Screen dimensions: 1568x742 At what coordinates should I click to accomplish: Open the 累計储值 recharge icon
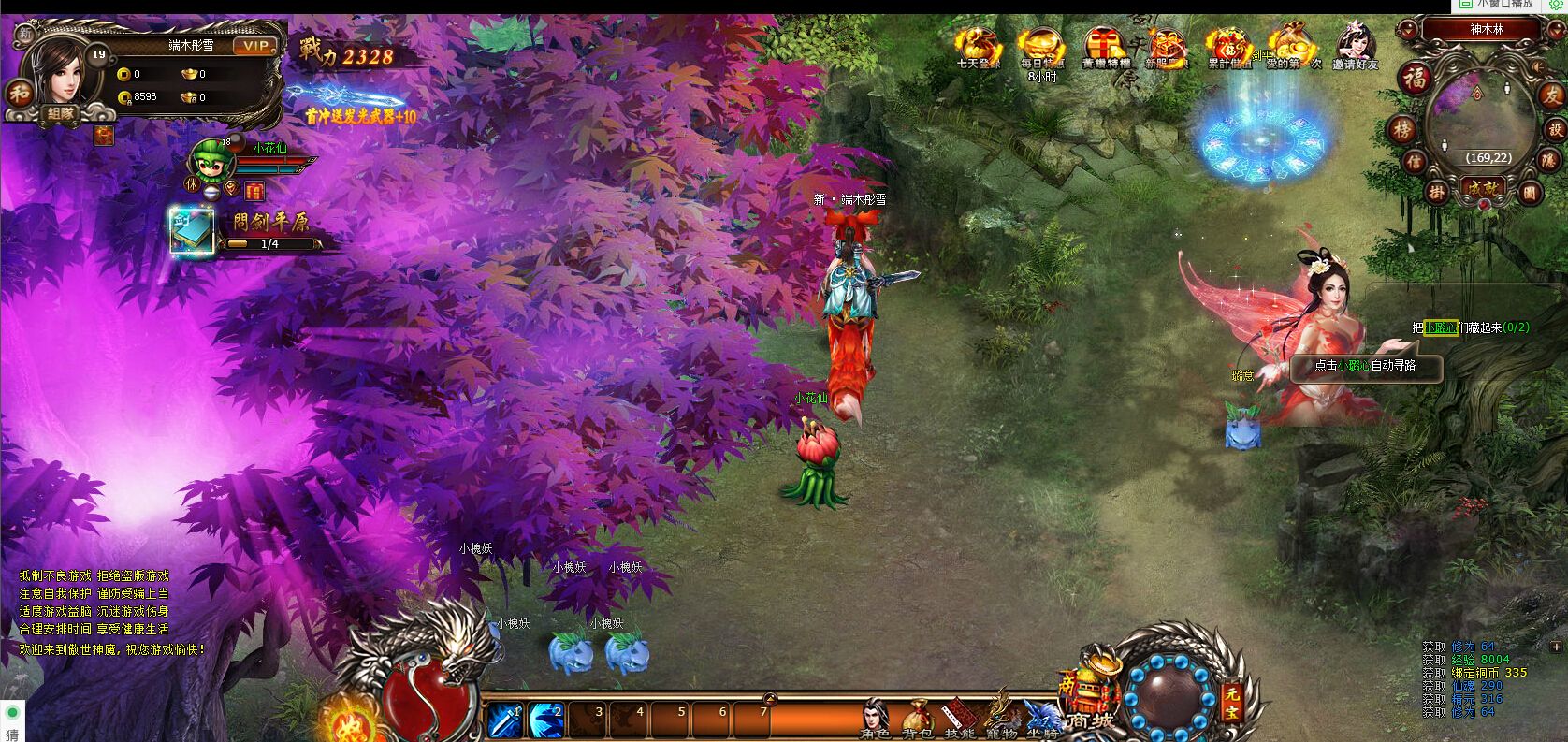point(1229,46)
